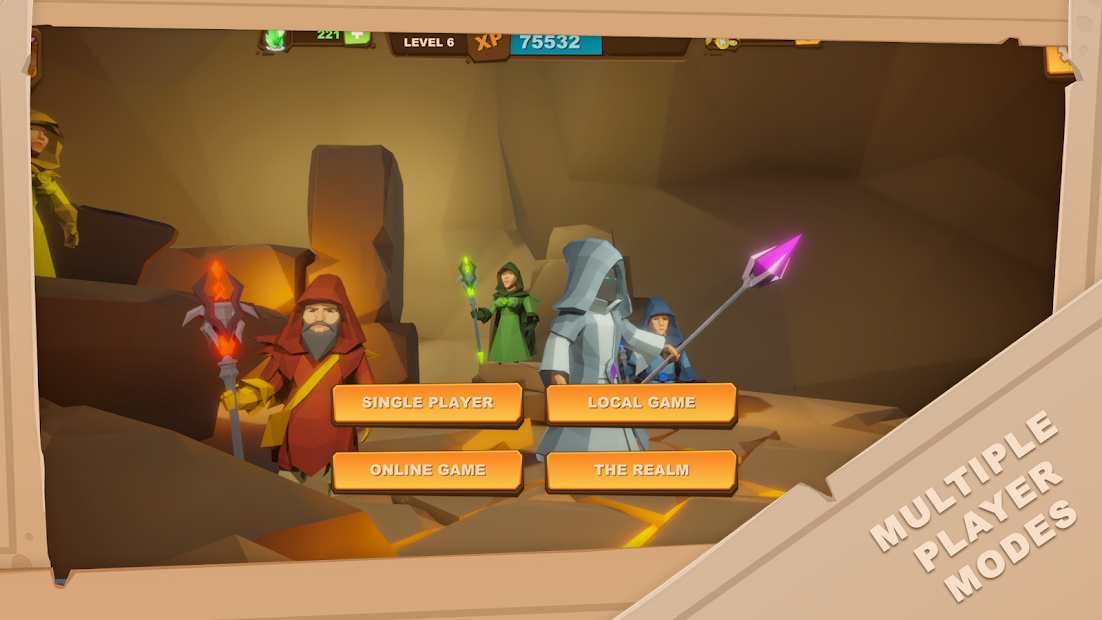Viewport: 1102px width, 620px height.
Task: Open the Online Game mode
Action: [x=427, y=470]
